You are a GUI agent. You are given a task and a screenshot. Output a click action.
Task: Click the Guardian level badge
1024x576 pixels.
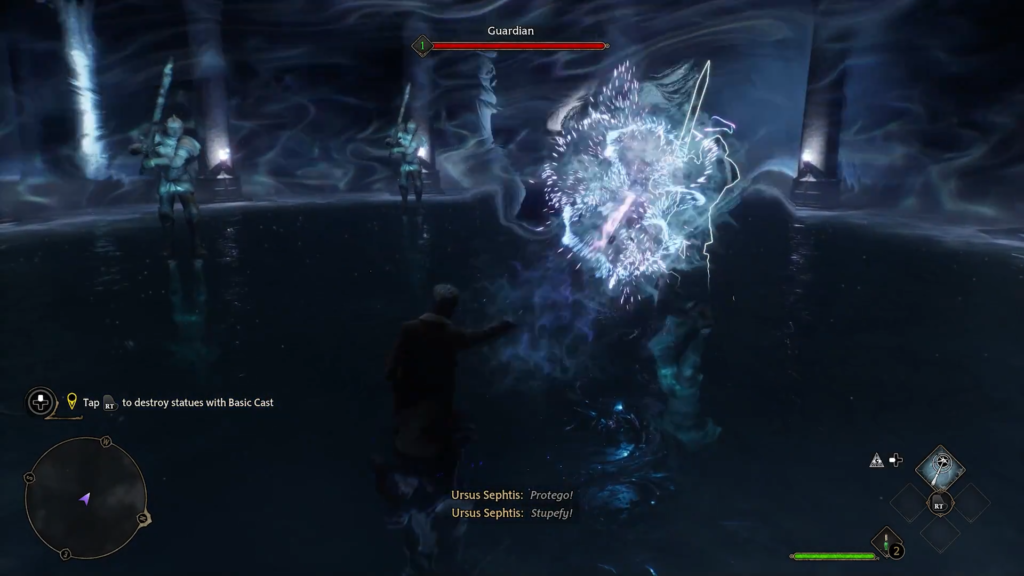[x=422, y=45]
